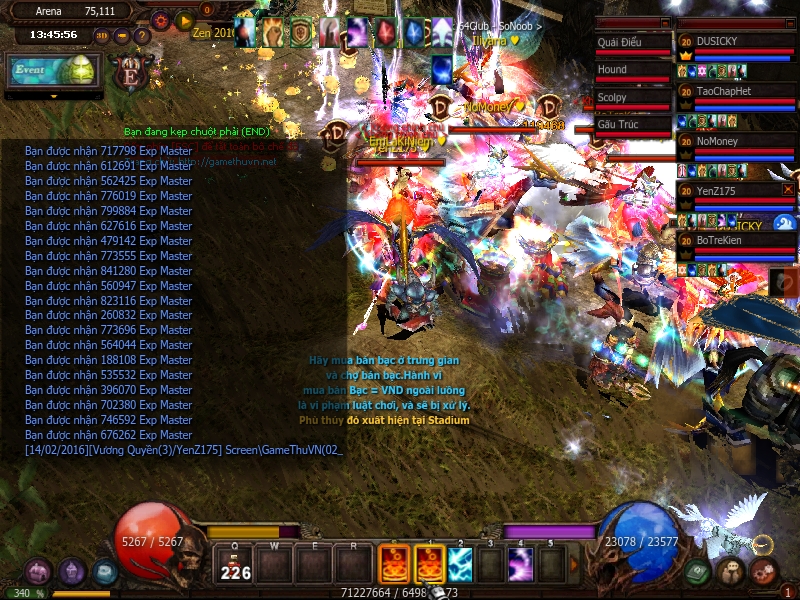Click the flexing arm buff icon
The image size is (800, 600).
click(x=272, y=33)
